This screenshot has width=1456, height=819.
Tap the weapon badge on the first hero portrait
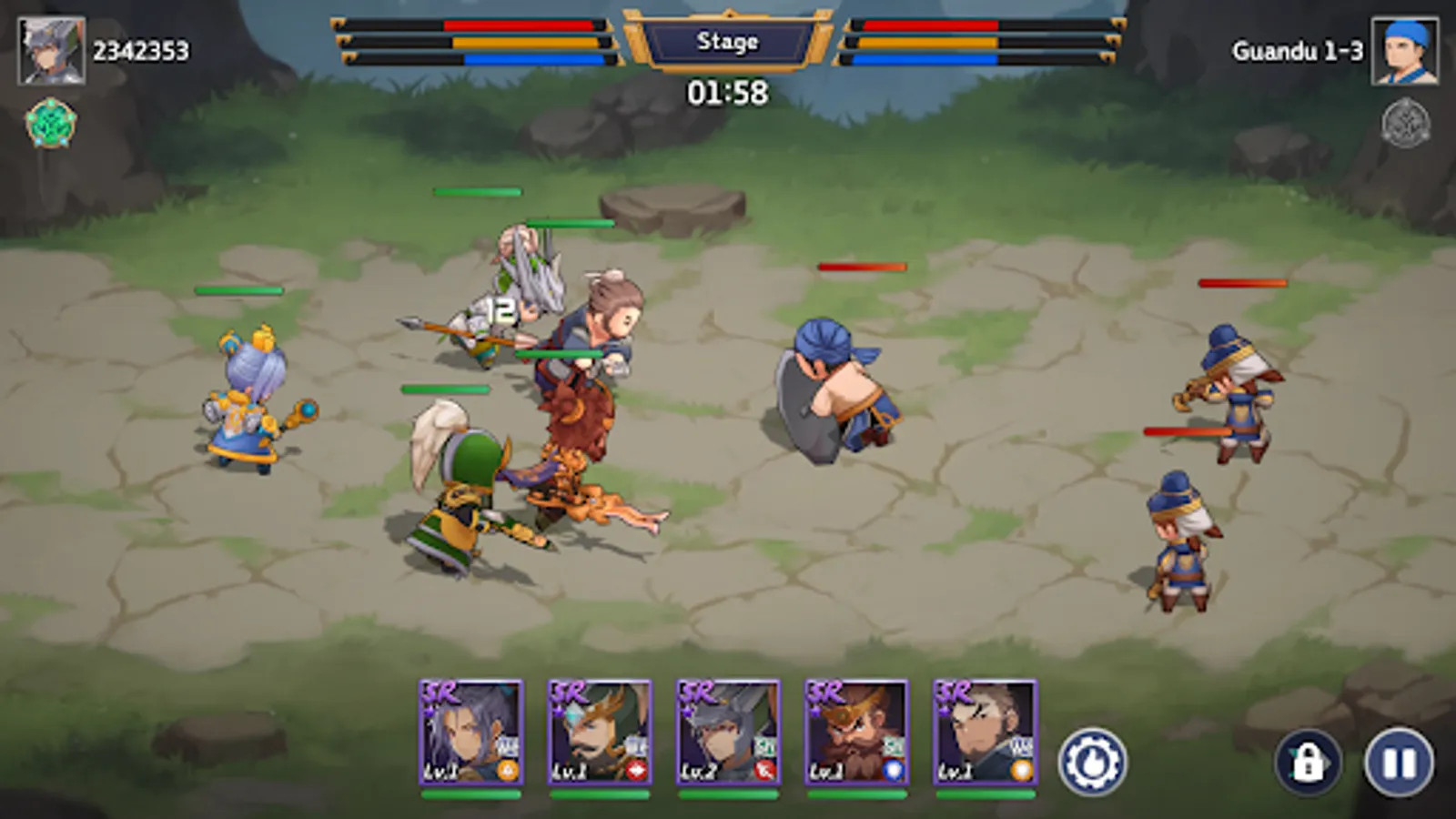[508, 746]
